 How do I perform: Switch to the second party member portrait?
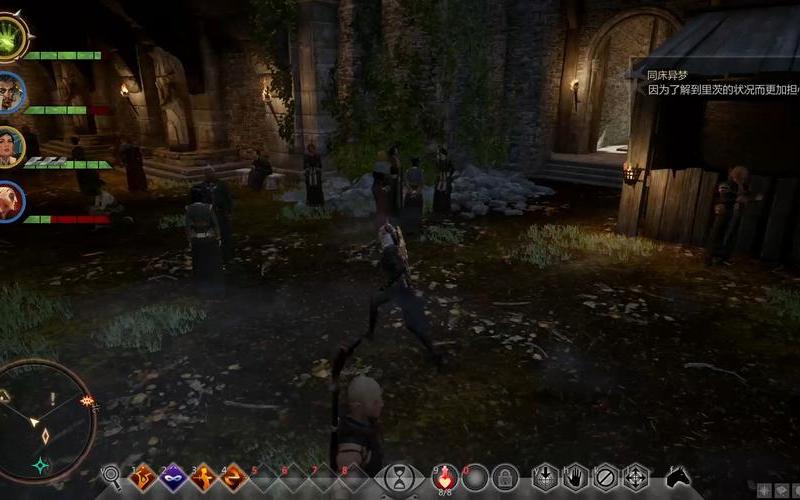[11, 92]
